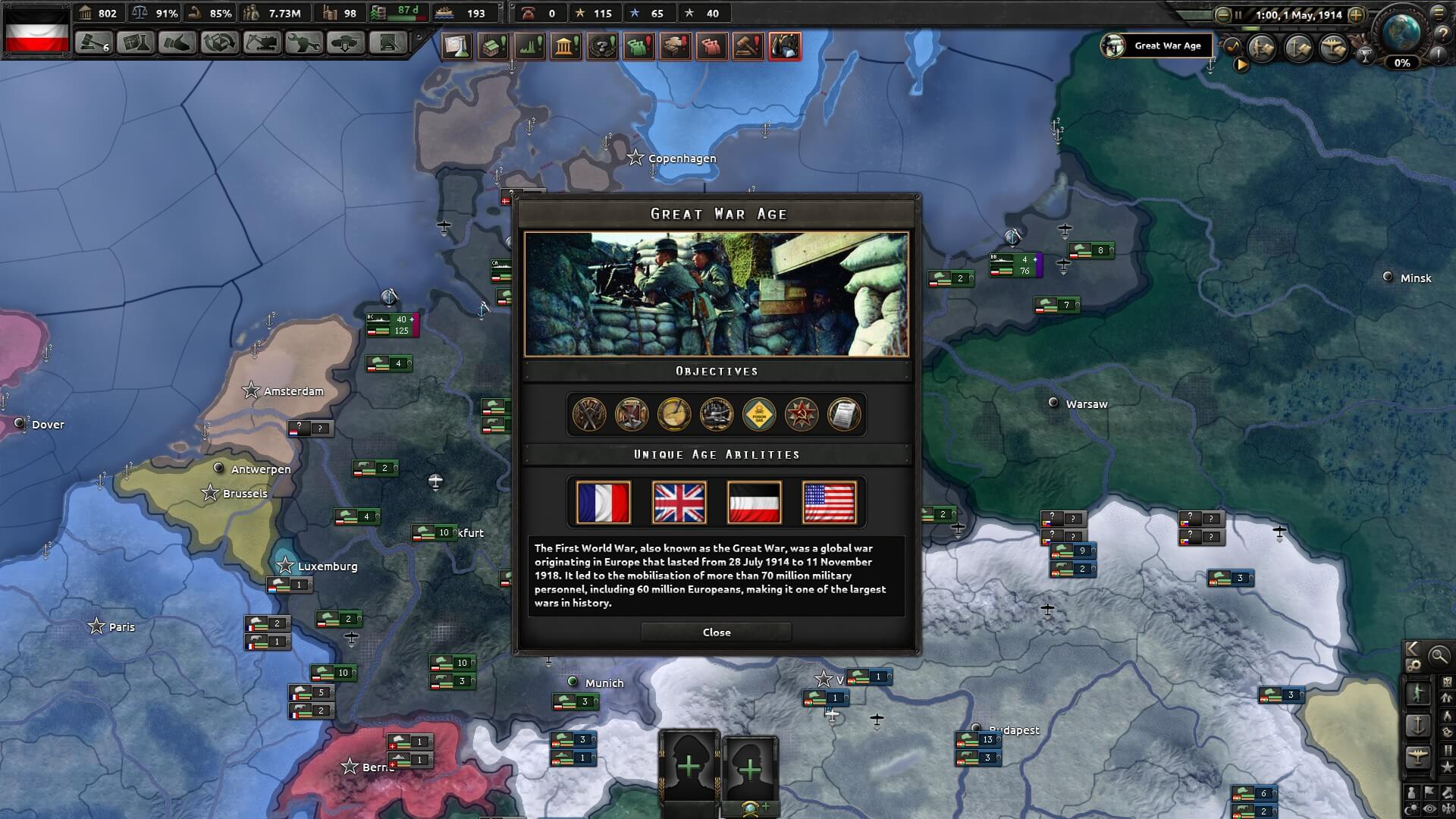Open the globe world view
Viewport: 1456px width, 819px height.
point(1401,32)
